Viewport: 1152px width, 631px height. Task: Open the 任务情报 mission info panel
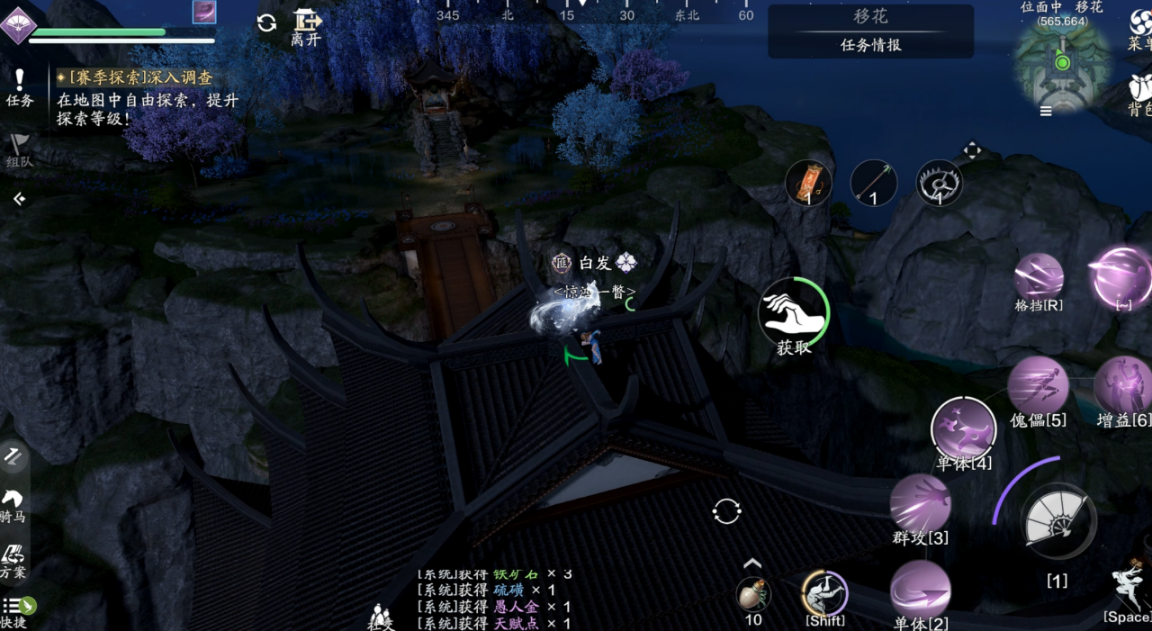click(870, 44)
